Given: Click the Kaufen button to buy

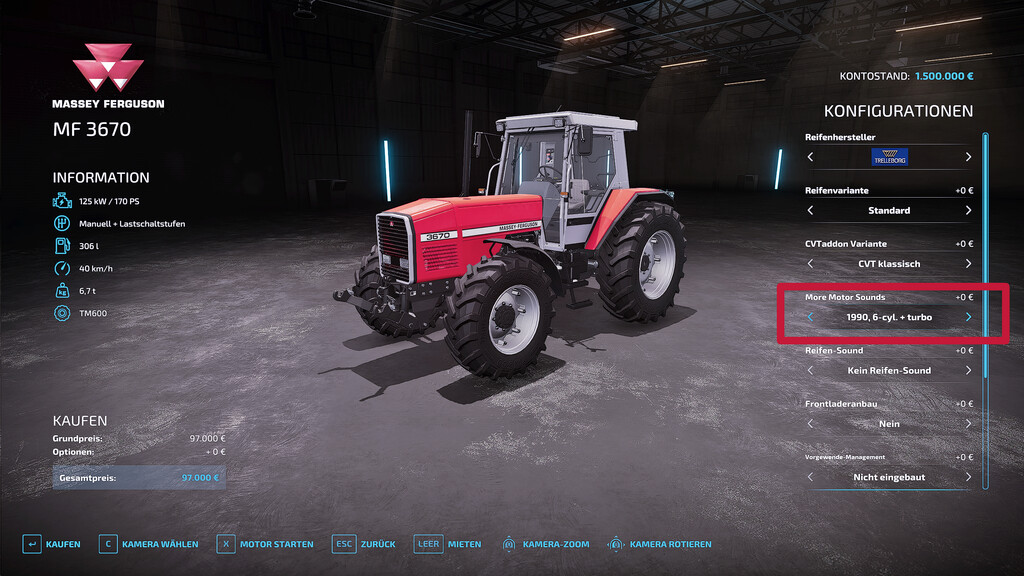Looking at the screenshot, I should tap(52, 544).
